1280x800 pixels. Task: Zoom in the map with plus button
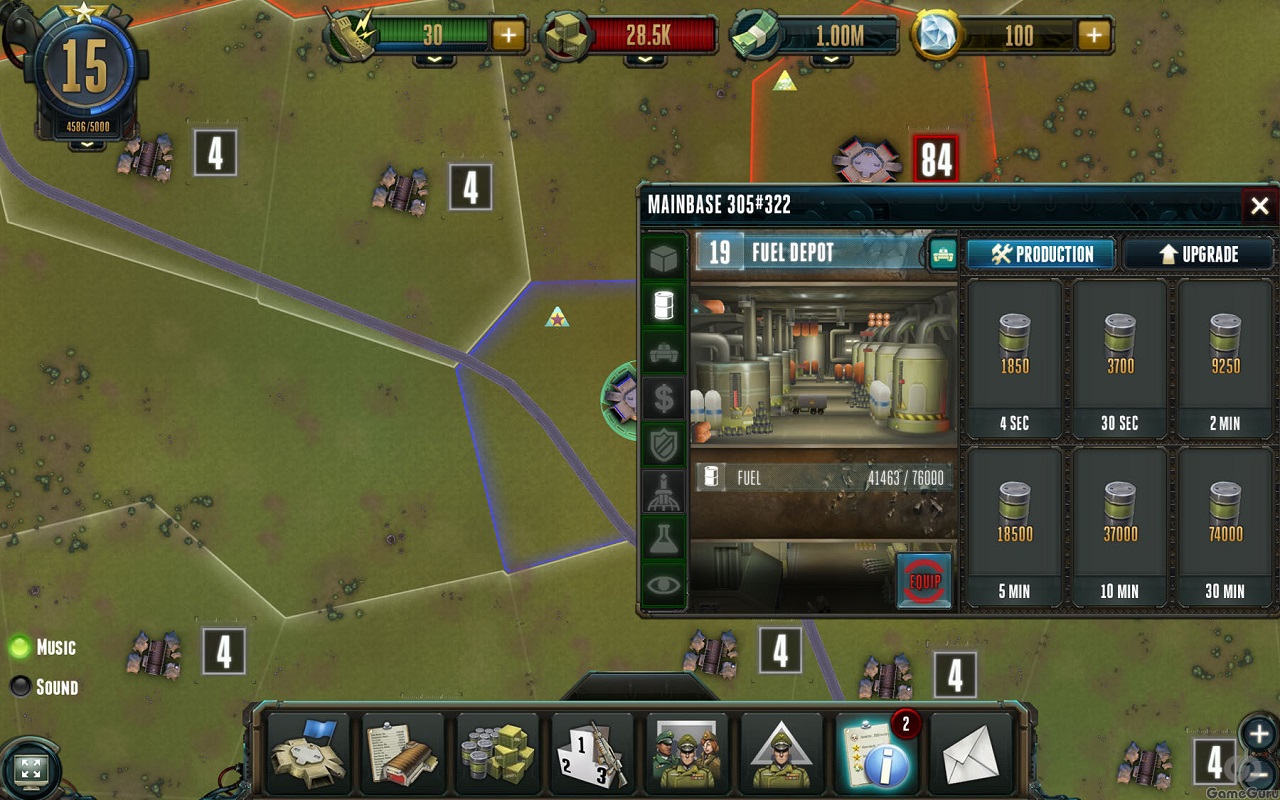click(x=1258, y=732)
